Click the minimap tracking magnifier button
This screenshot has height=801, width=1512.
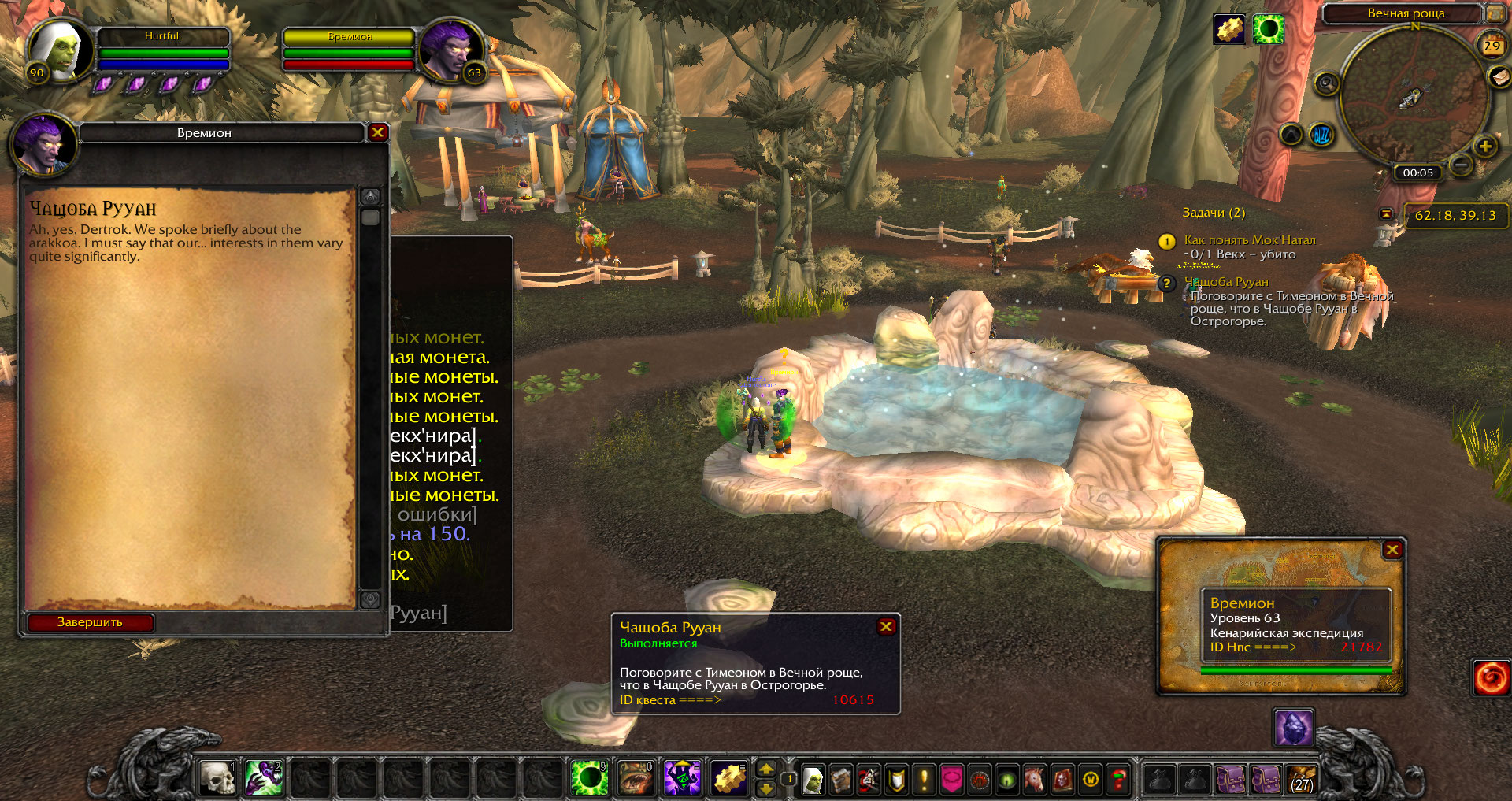(x=1327, y=83)
